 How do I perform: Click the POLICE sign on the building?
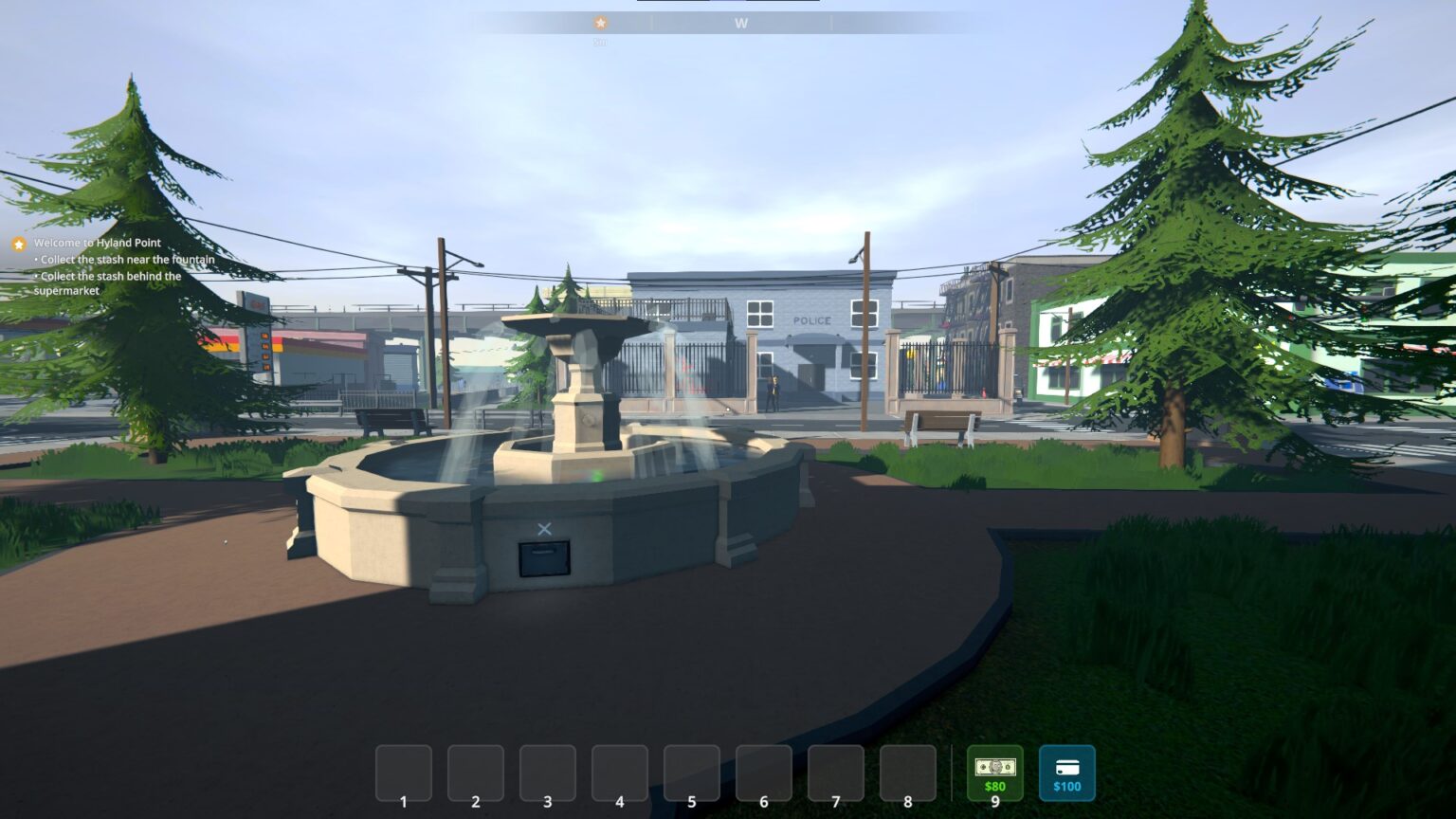click(x=810, y=319)
